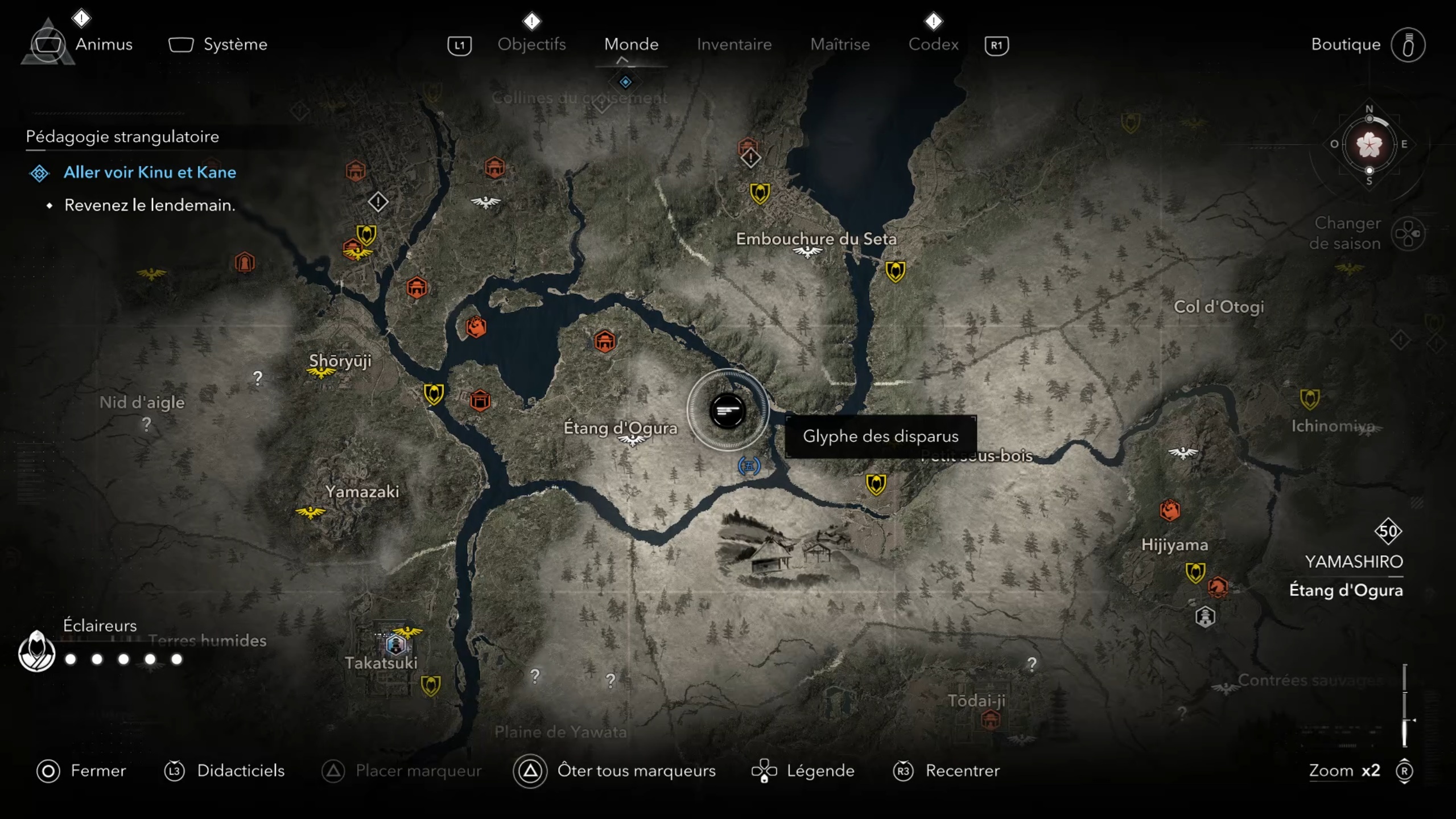This screenshot has width=1456, height=819.
Task: Select the Maîtrise tab
Action: point(840,44)
